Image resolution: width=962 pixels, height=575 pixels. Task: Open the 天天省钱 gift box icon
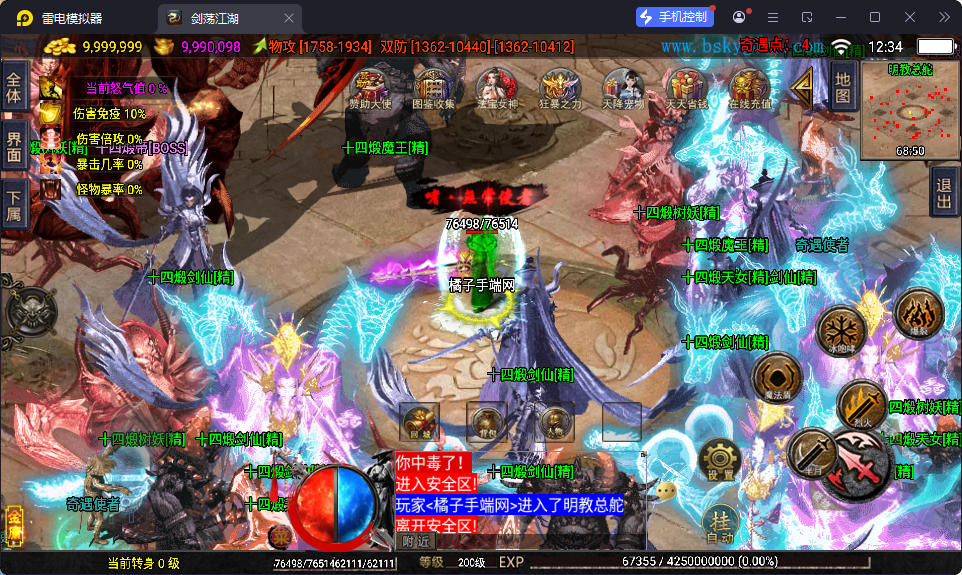tap(686, 88)
